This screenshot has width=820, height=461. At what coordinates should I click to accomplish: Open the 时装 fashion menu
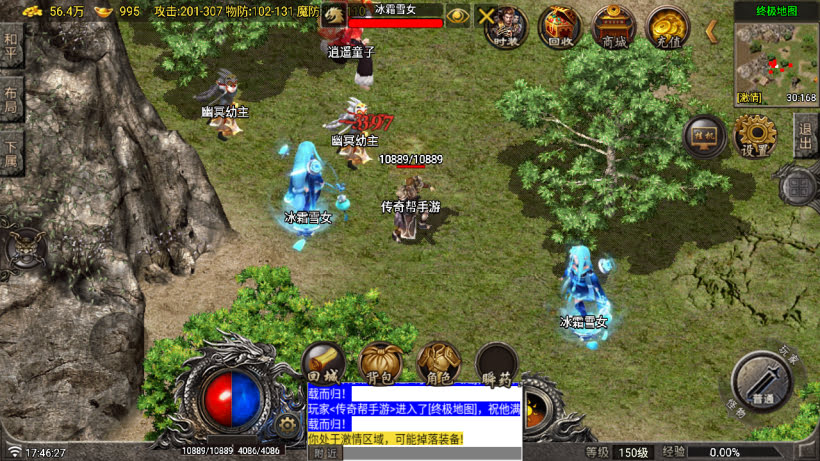click(x=508, y=25)
